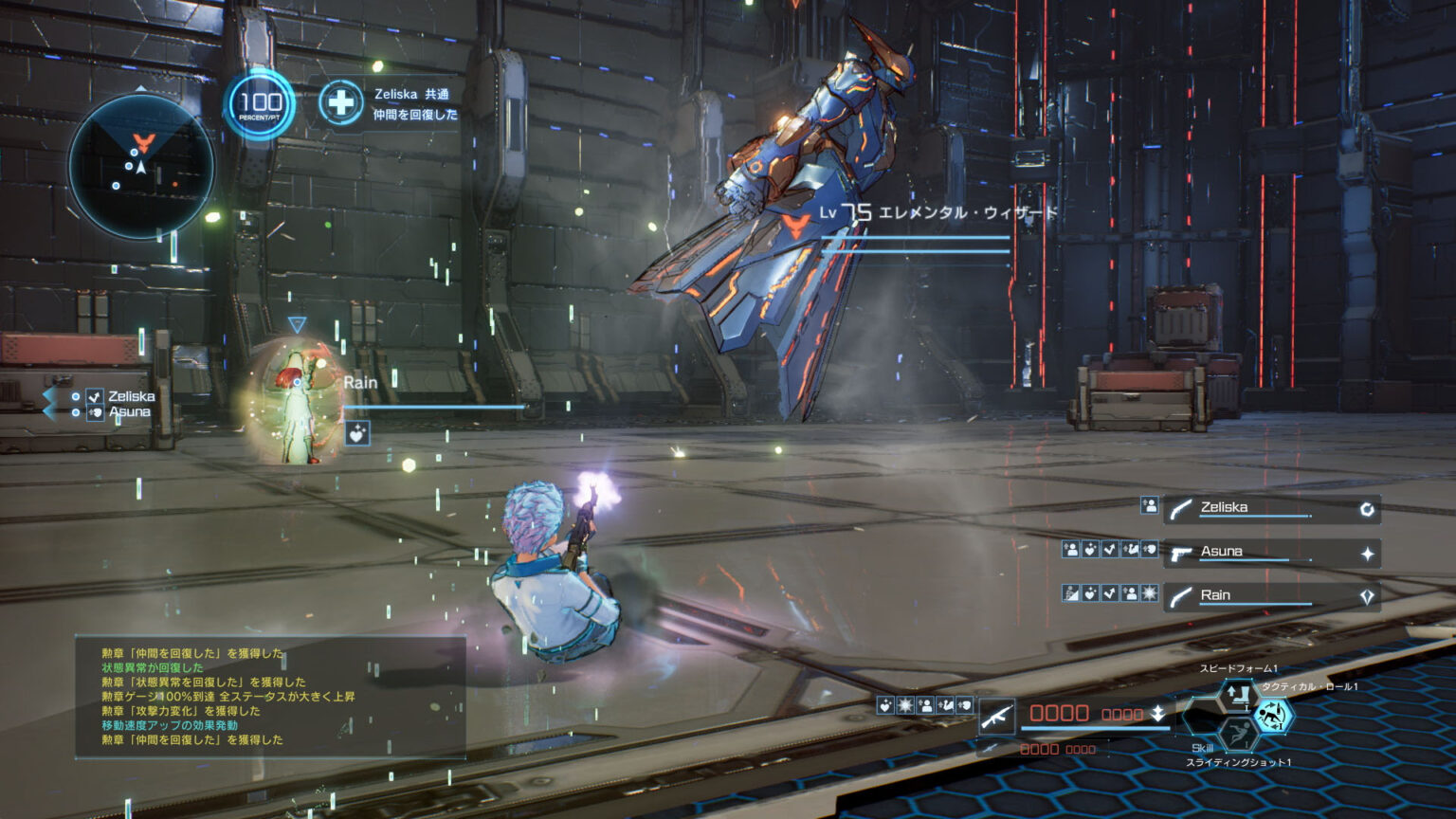This screenshot has height=819, width=1456.
Task: Select the Lv 75 enemy target nameplate
Action: pos(938,213)
